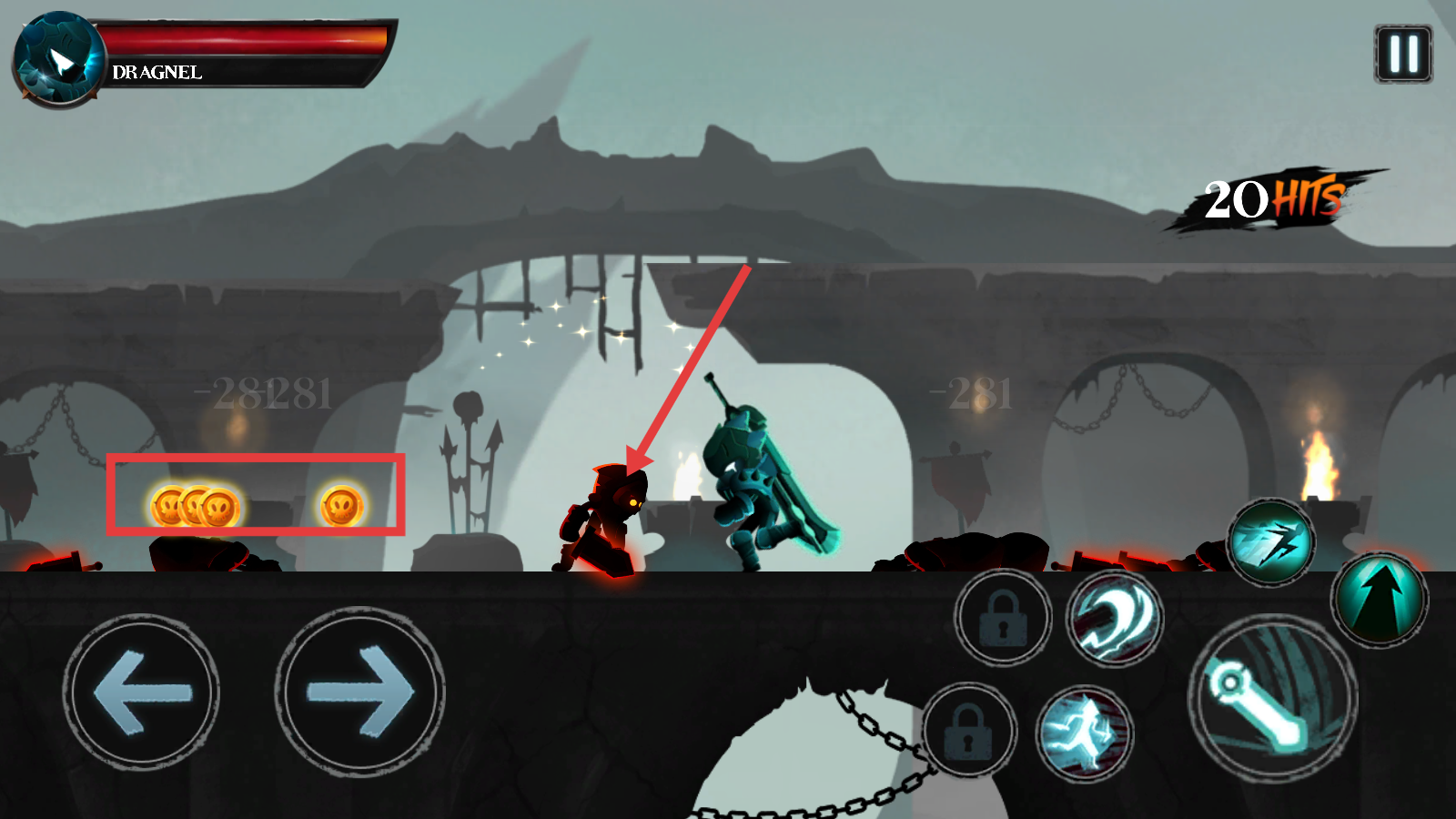This screenshot has width=1456, height=819.
Task: Move right with the right arrow button
Action: (x=359, y=693)
